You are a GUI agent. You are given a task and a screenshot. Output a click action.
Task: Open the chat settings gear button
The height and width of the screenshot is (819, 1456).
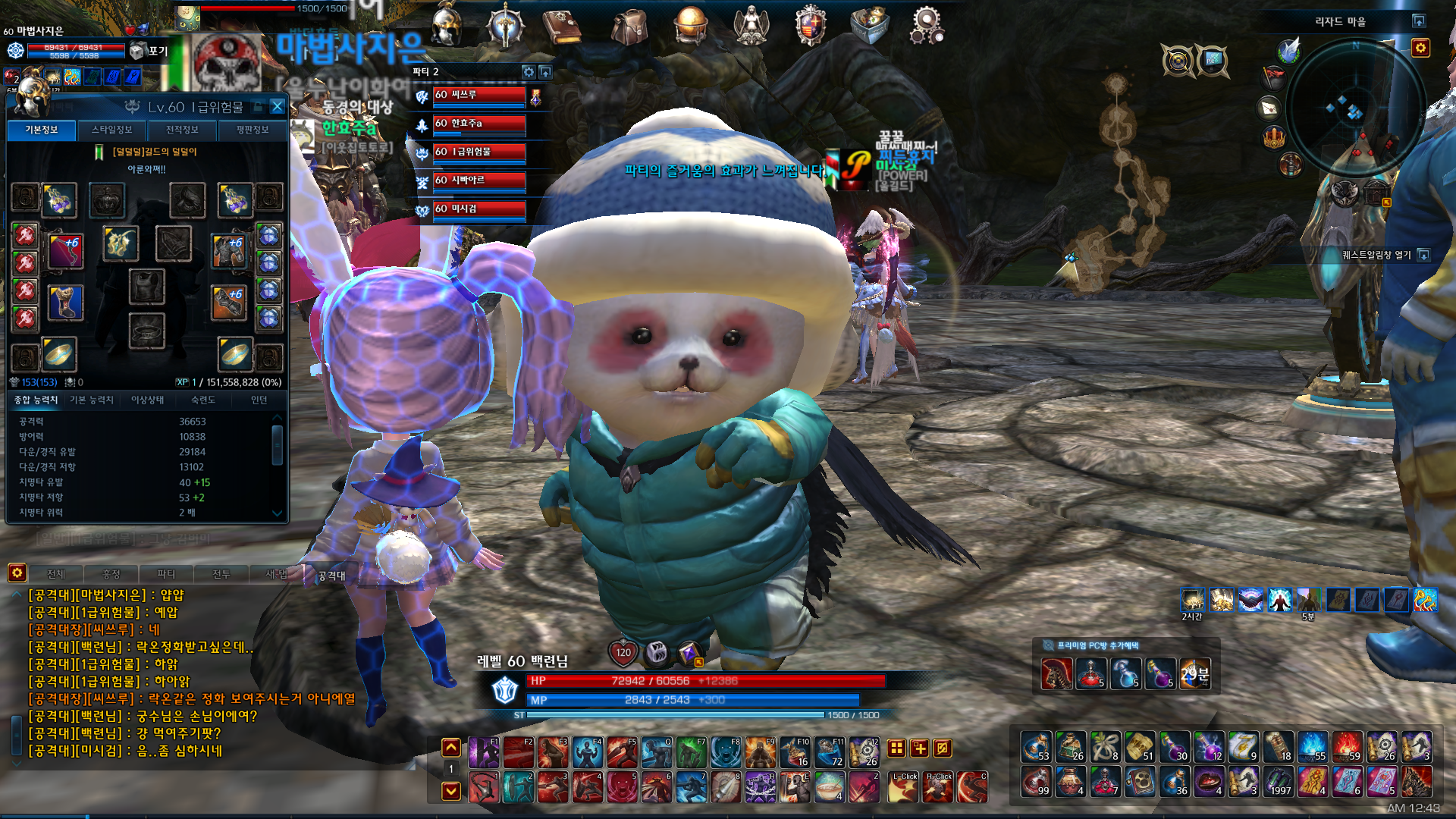(x=17, y=573)
